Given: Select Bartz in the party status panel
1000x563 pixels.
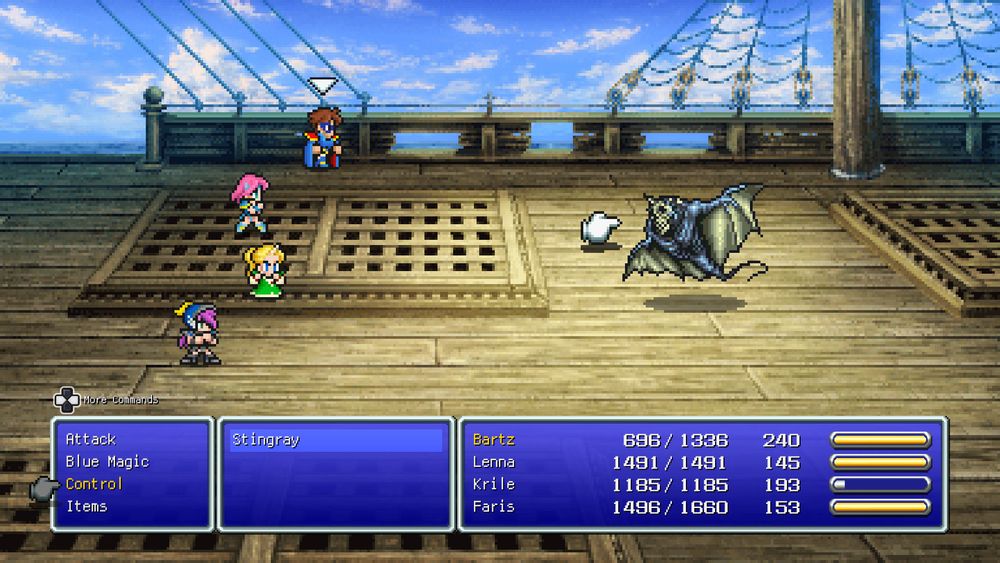Looking at the screenshot, I should (494, 440).
